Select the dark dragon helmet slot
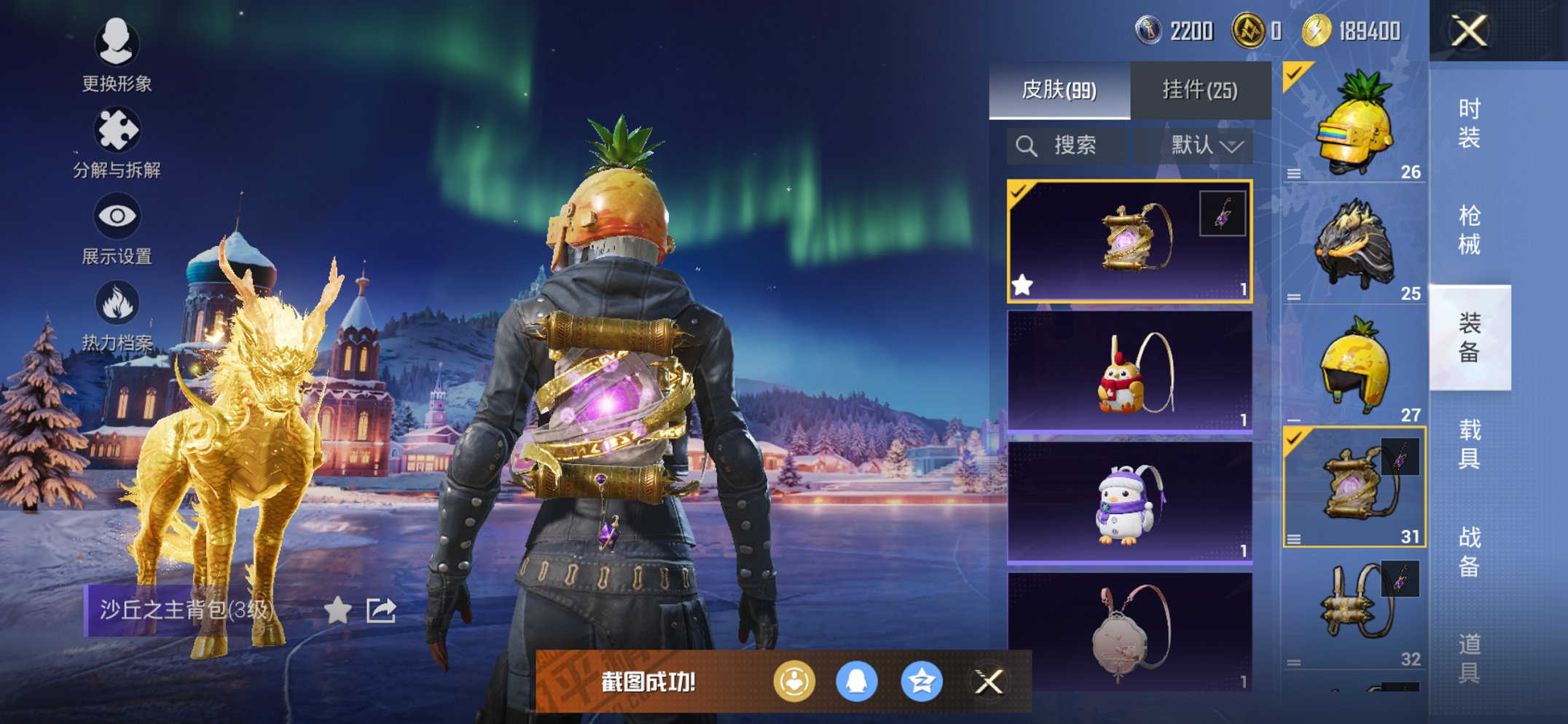This screenshot has height=724, width=1568. pos(1354,245)
